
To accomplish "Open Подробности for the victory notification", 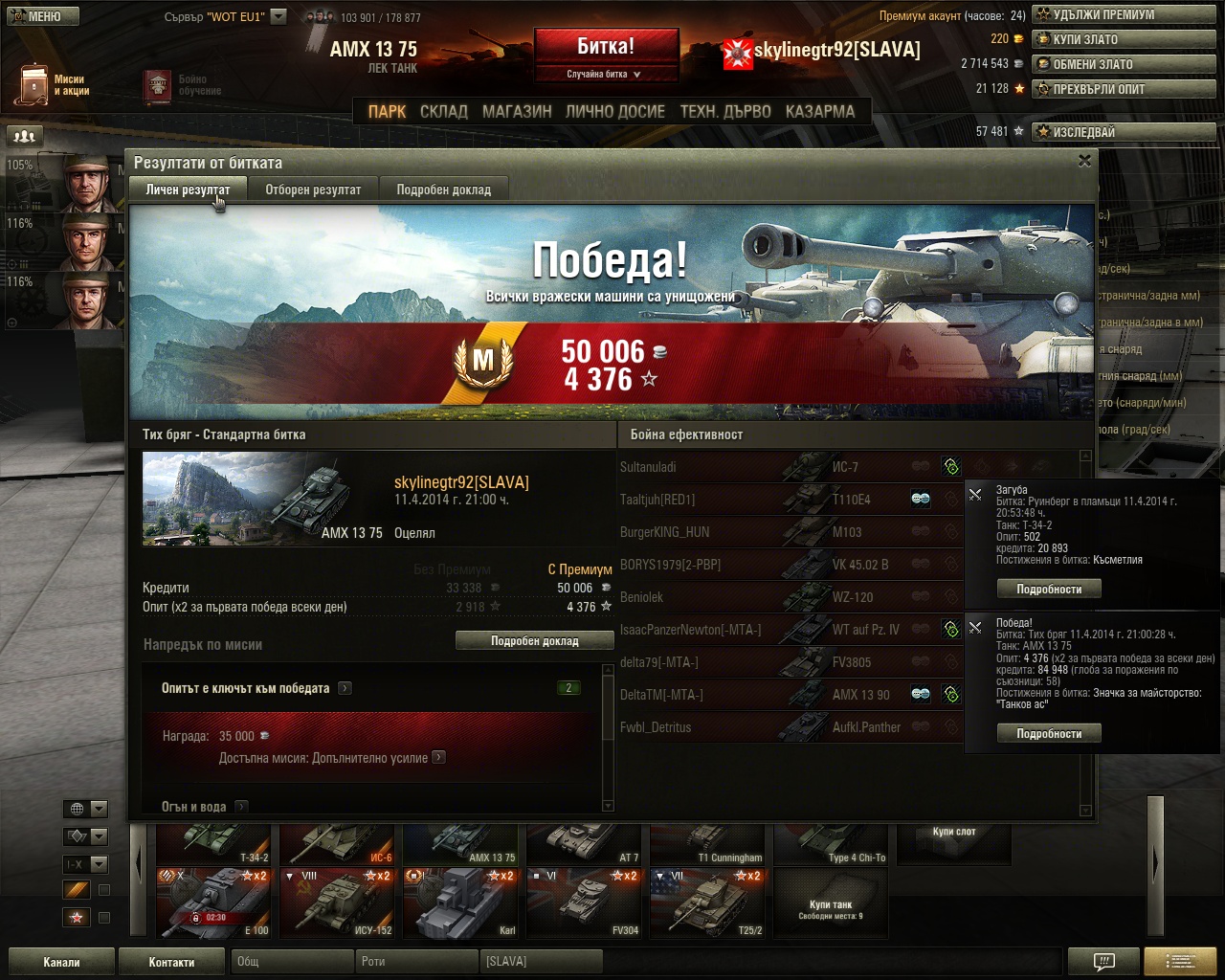I will point(1049,734).
